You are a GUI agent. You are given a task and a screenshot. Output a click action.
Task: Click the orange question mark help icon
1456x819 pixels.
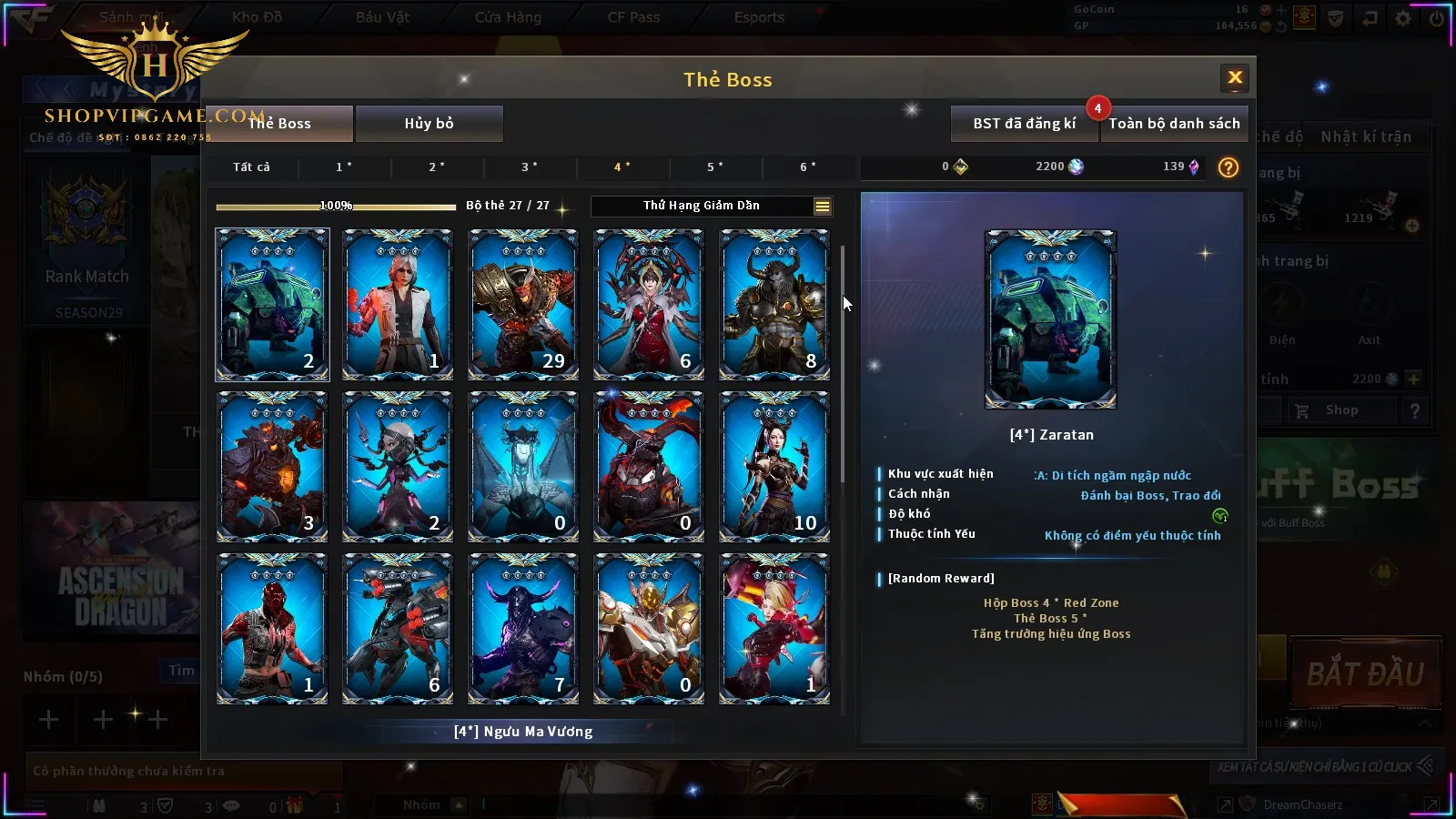[x=1228, y=167]
